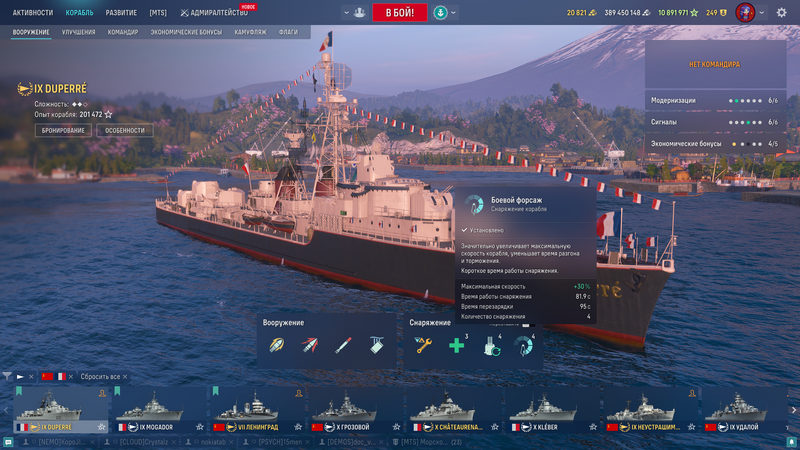Switch to the Командир tab
The image size is (800, 450).
pyautogui.click(x=123, y=32)
